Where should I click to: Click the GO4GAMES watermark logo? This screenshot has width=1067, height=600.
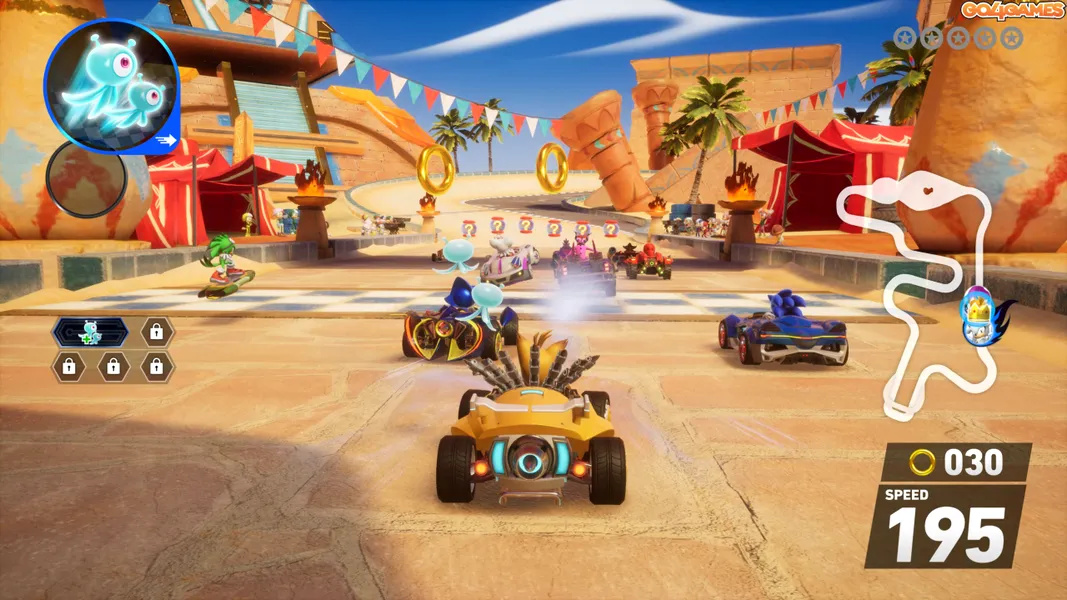1014,10
